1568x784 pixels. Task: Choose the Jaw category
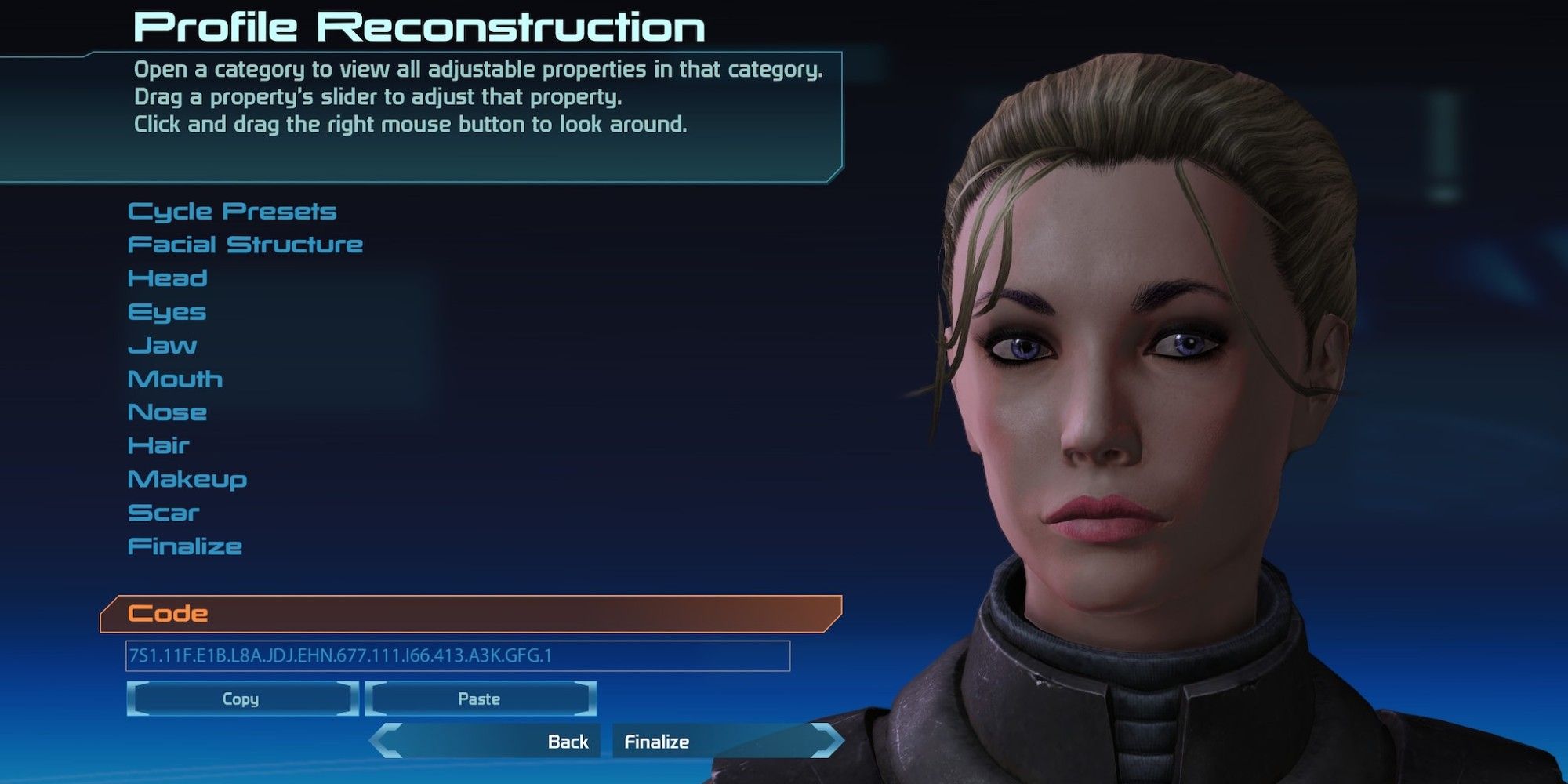(x=162, y=346)
